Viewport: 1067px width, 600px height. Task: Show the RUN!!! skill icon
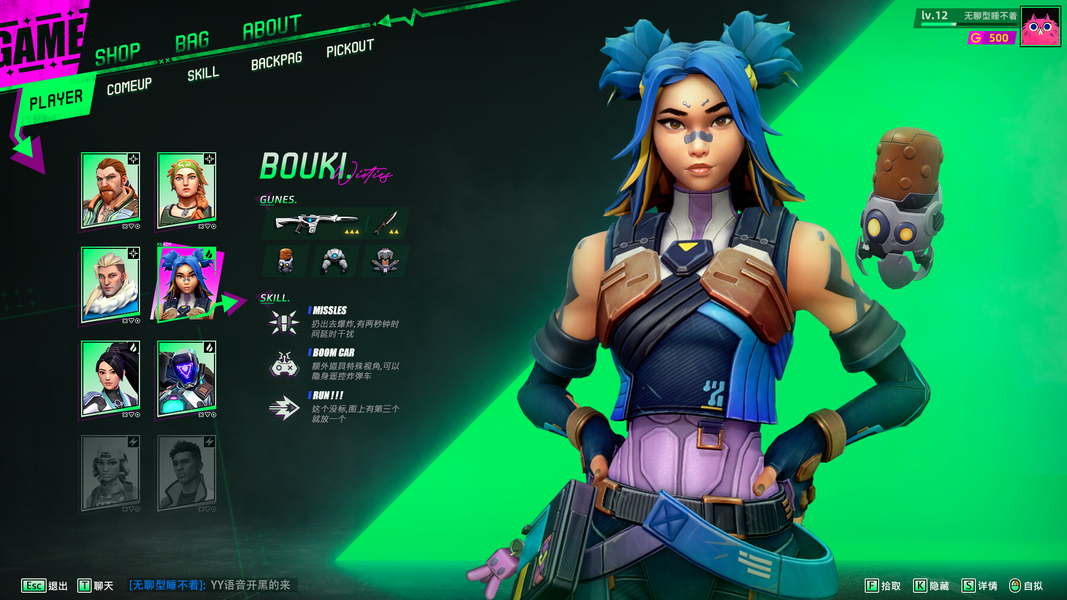[284, 407]
